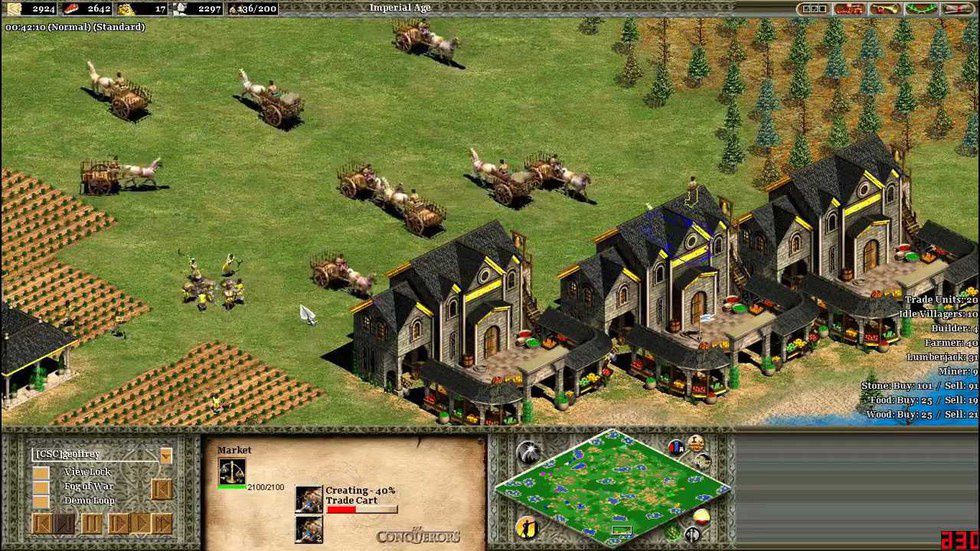Viewport: 980px width, 551px height.
Task: Toggle the View Lock checkbox
Action: pyautogui.click(x=41, y=472)
